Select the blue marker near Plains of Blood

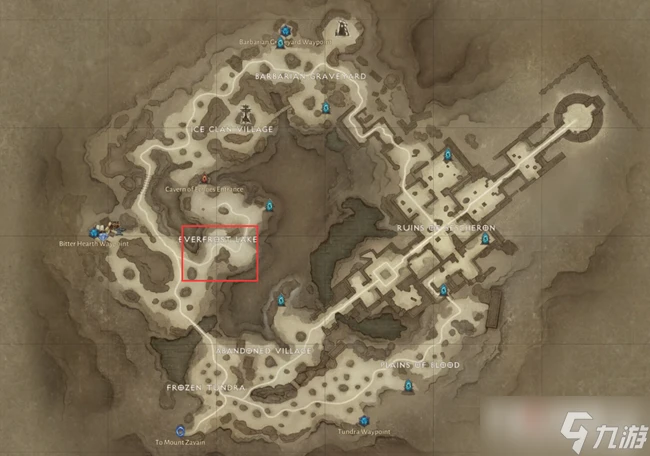(x=408, y=385)
